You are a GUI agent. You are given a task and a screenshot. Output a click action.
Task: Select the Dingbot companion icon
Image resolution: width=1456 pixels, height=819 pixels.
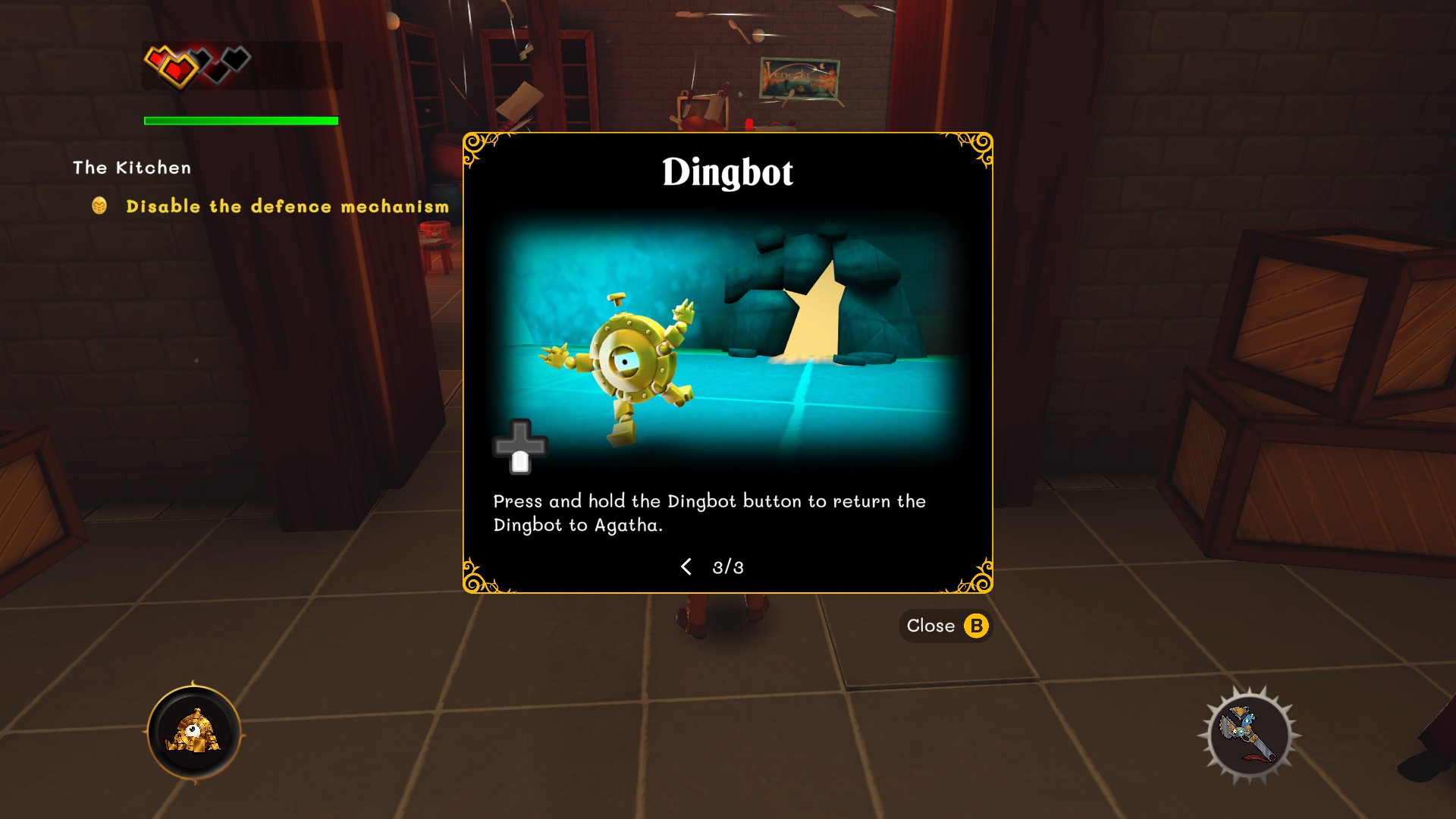click(194, 733)
